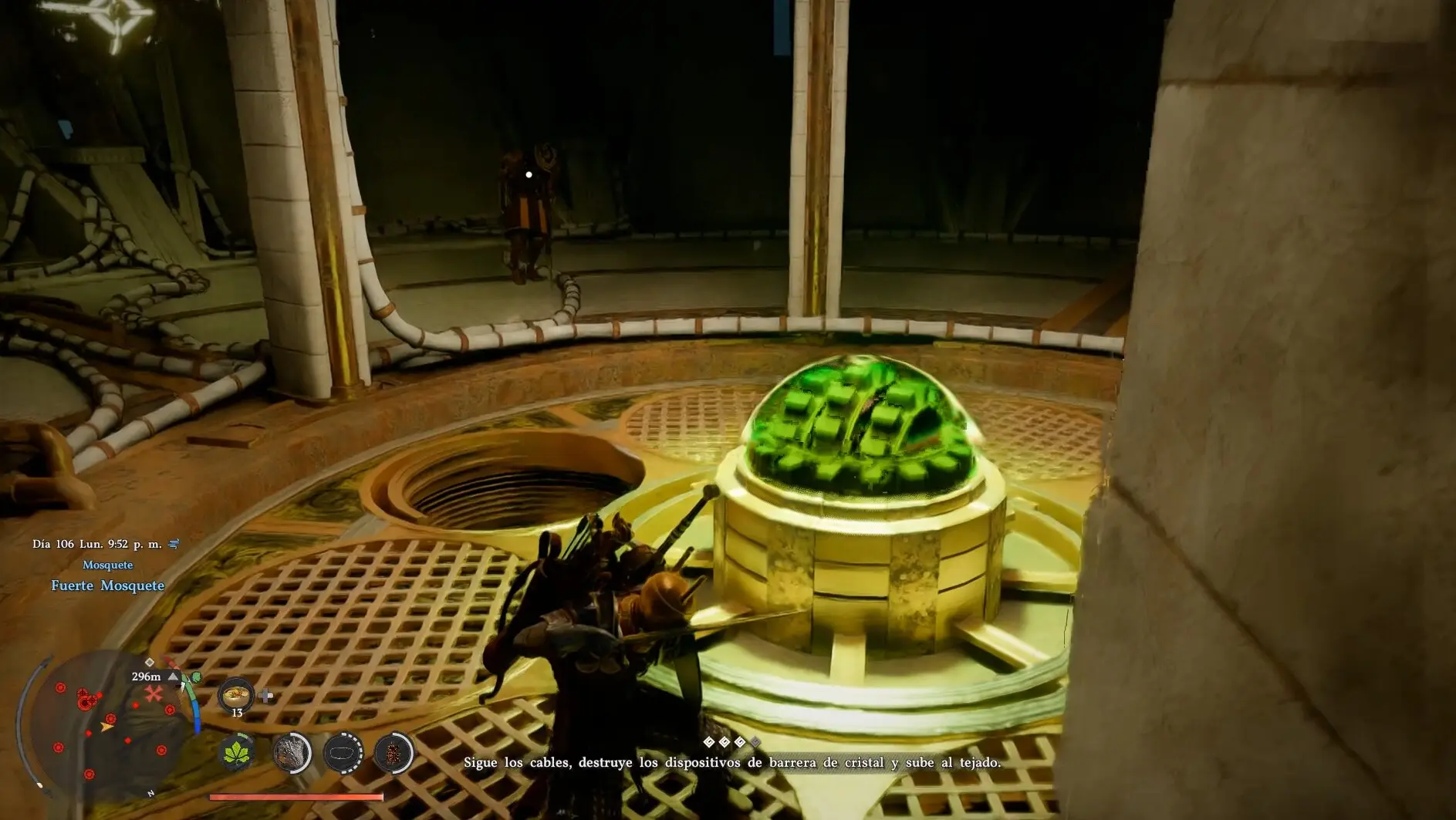Open the Fuerte Mosquete location label

(108, 585)
